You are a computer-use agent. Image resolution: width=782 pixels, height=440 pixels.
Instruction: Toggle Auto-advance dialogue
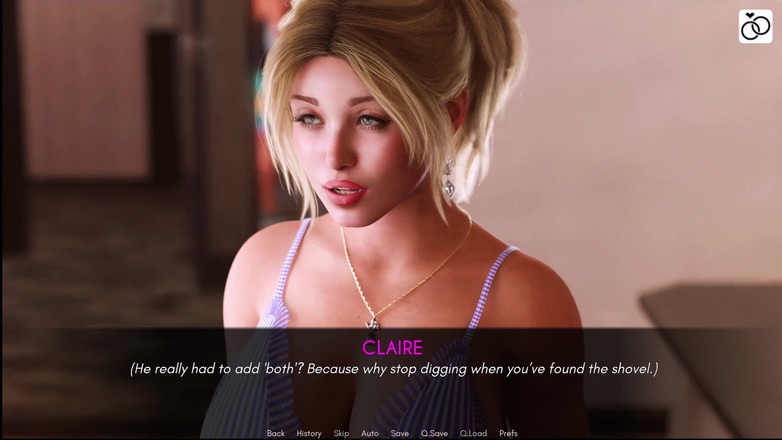pyautogui.click(x=369, y=433)
